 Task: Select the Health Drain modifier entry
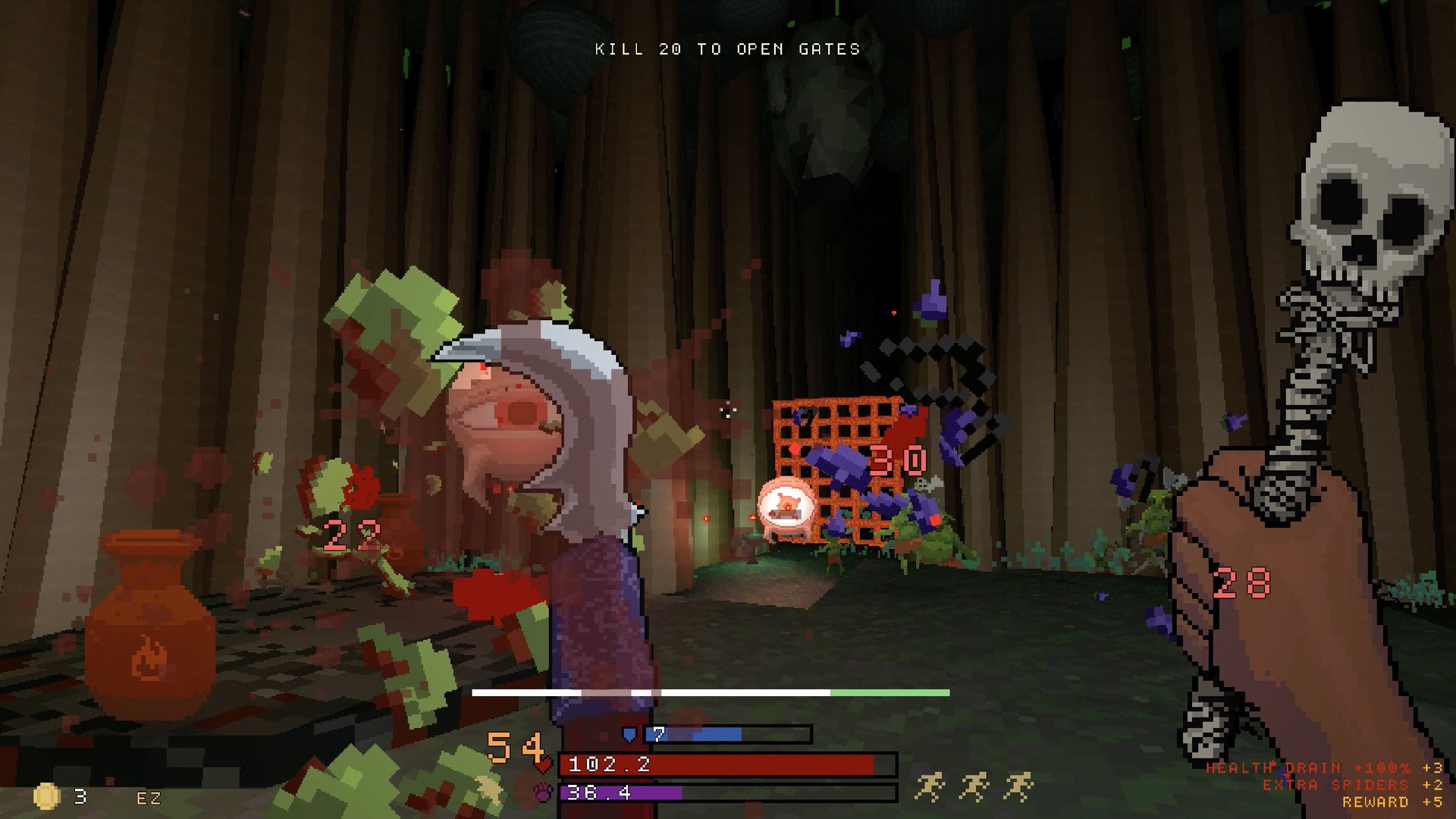(1324, 768)
